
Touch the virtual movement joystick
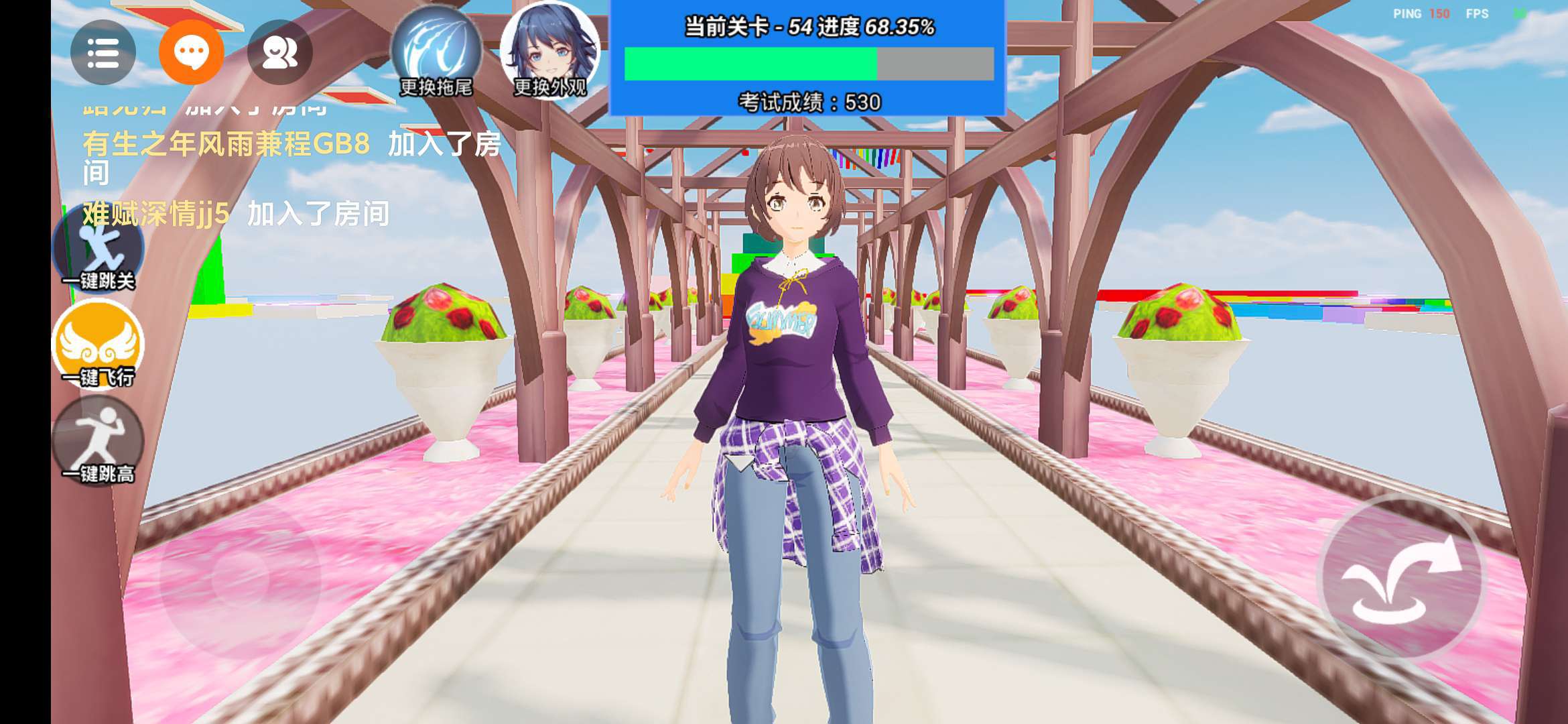point(239,579)
